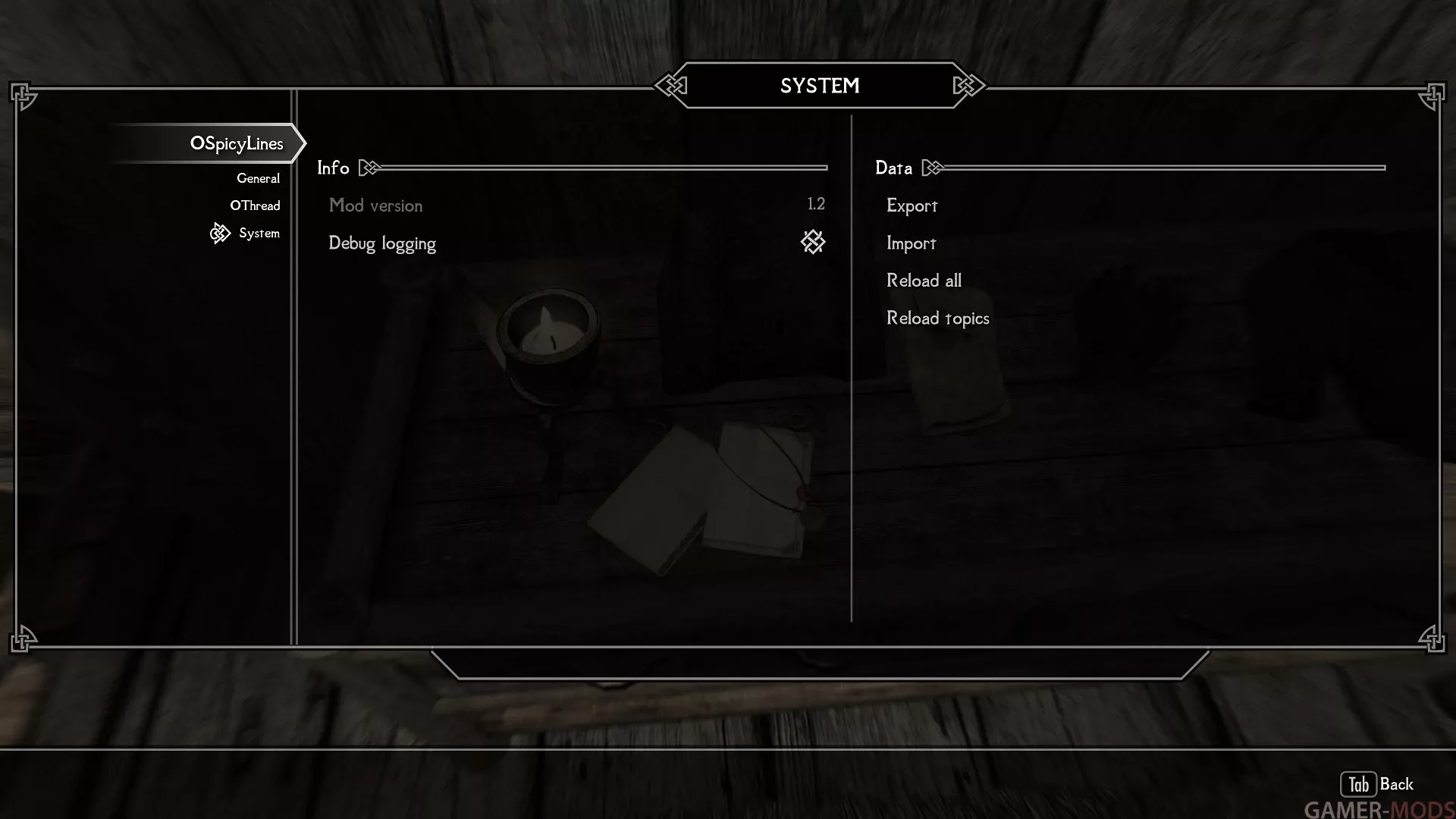Run the Reload topics option
This screenshot has width=1456, height=819.
tap(937, 318)
